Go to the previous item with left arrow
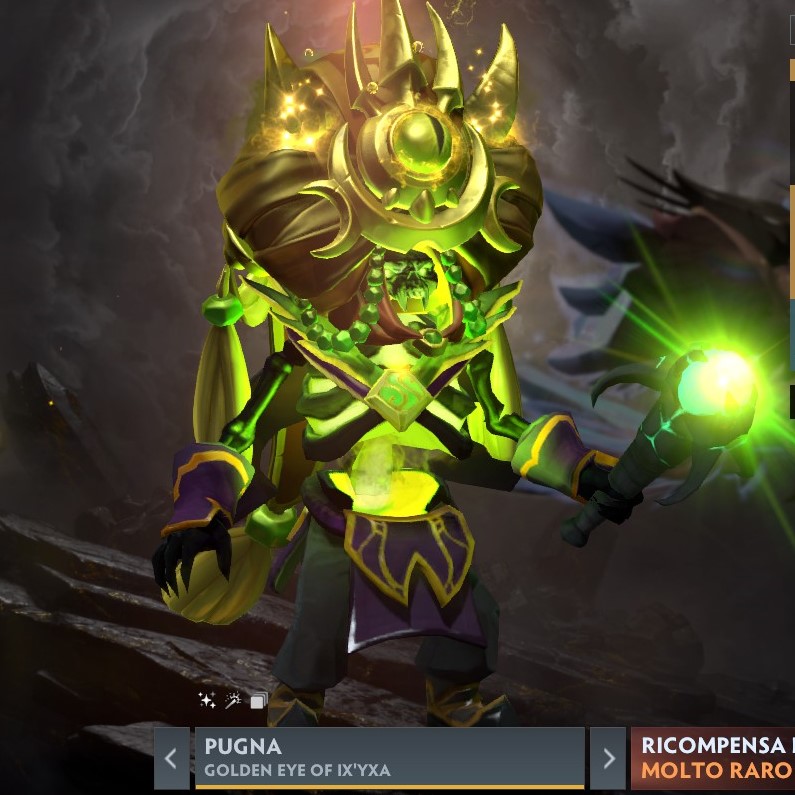The height and width of the screenshot is (795, 795). pos(171,758)
